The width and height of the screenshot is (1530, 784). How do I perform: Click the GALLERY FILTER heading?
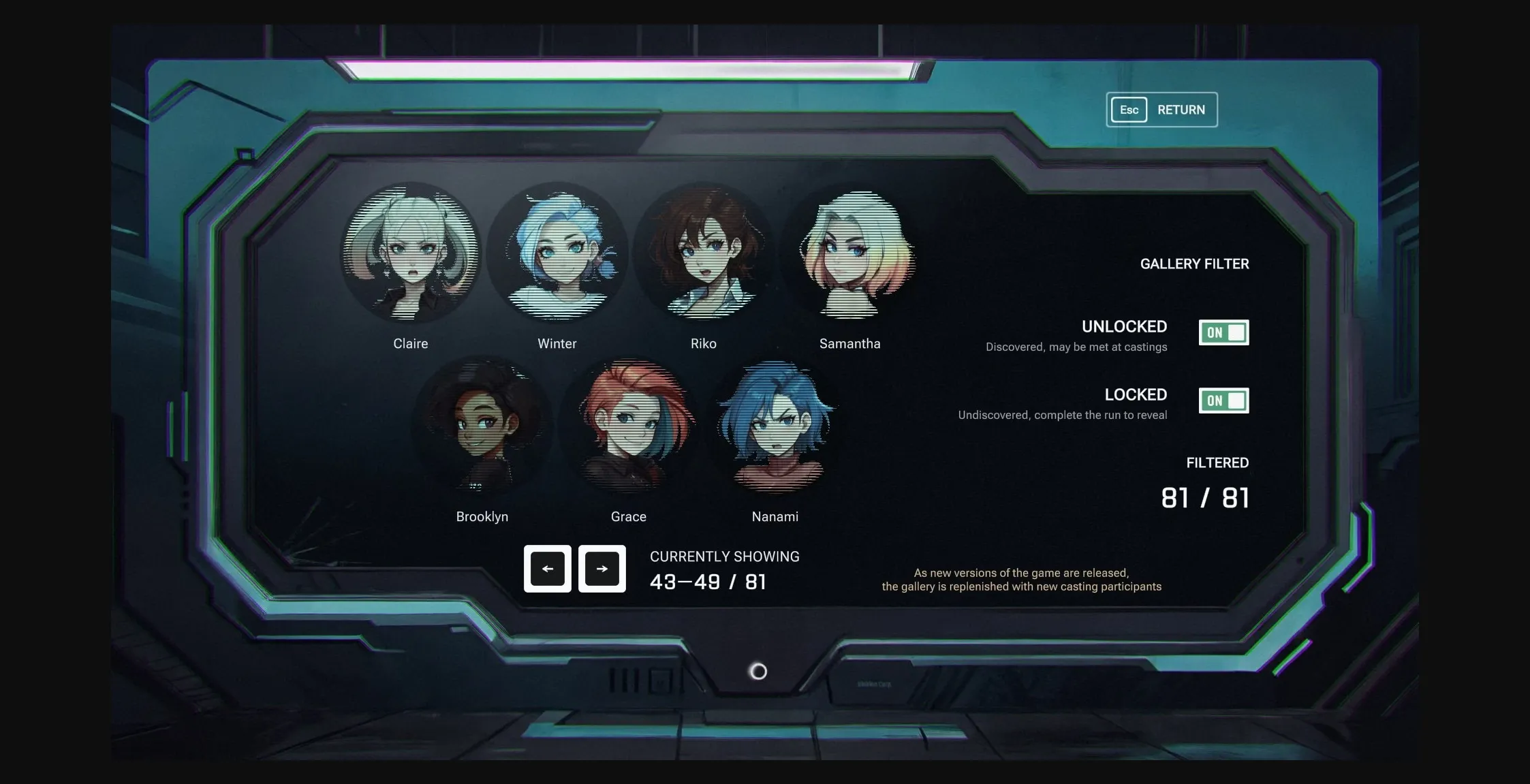coord(1194,264)
